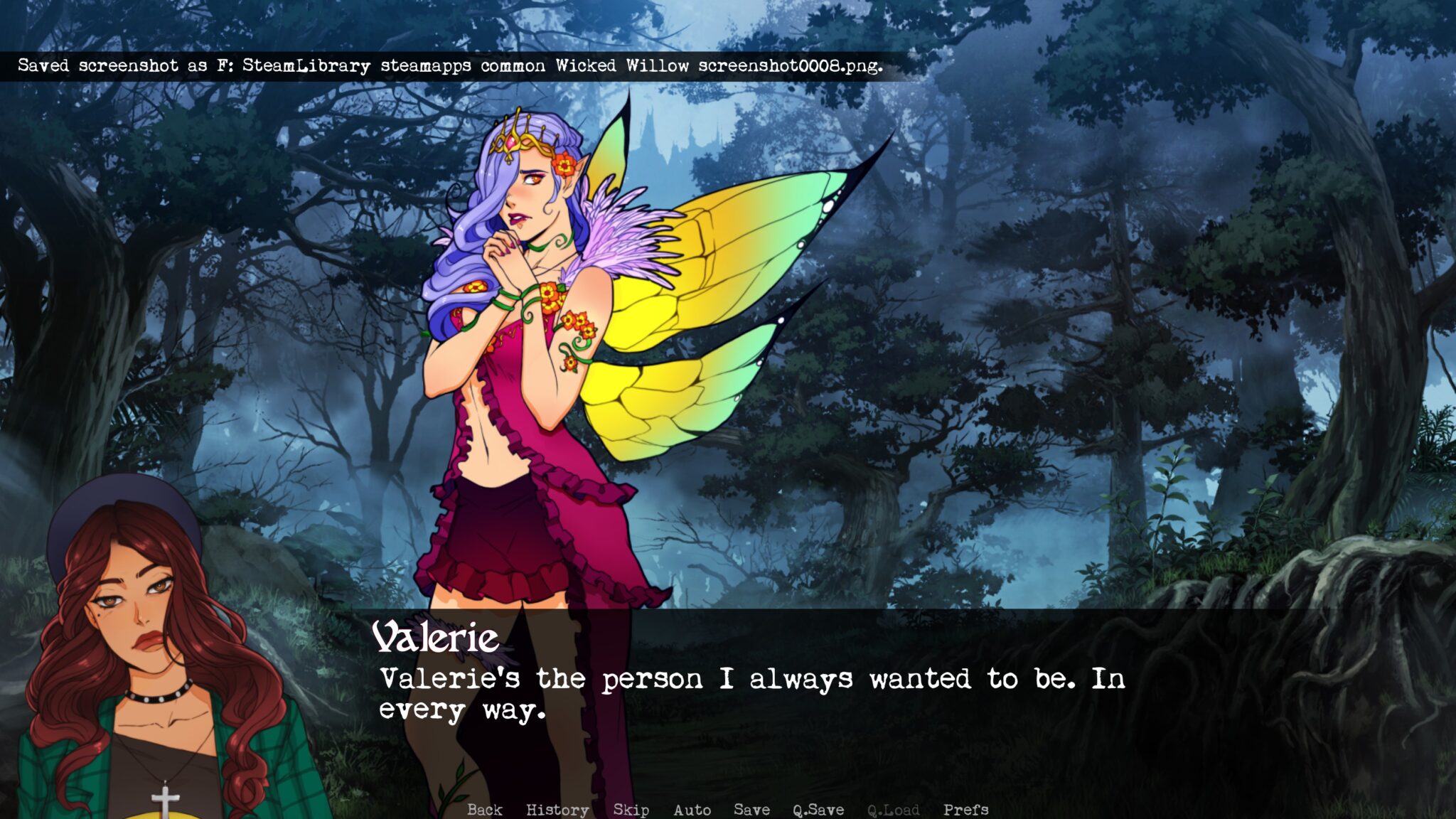Toggle Auto dialogue advance
The width and height of the screenshot is (1456, 819).
[692, 809]
